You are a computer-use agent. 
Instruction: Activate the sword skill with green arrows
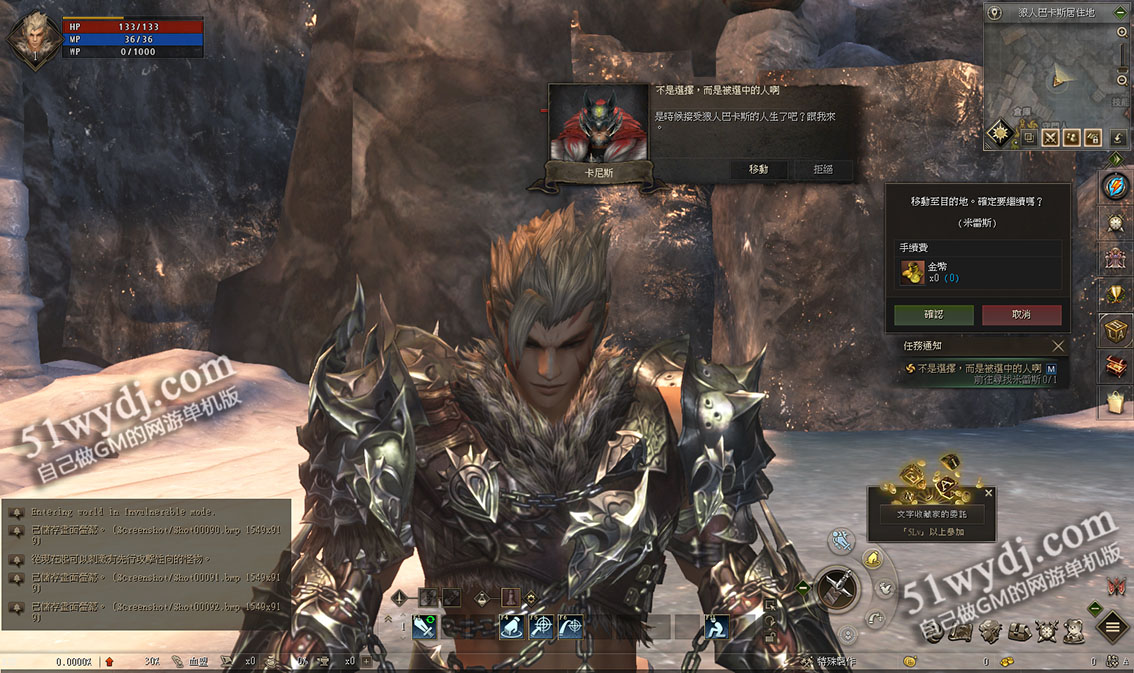click(424, 627)
